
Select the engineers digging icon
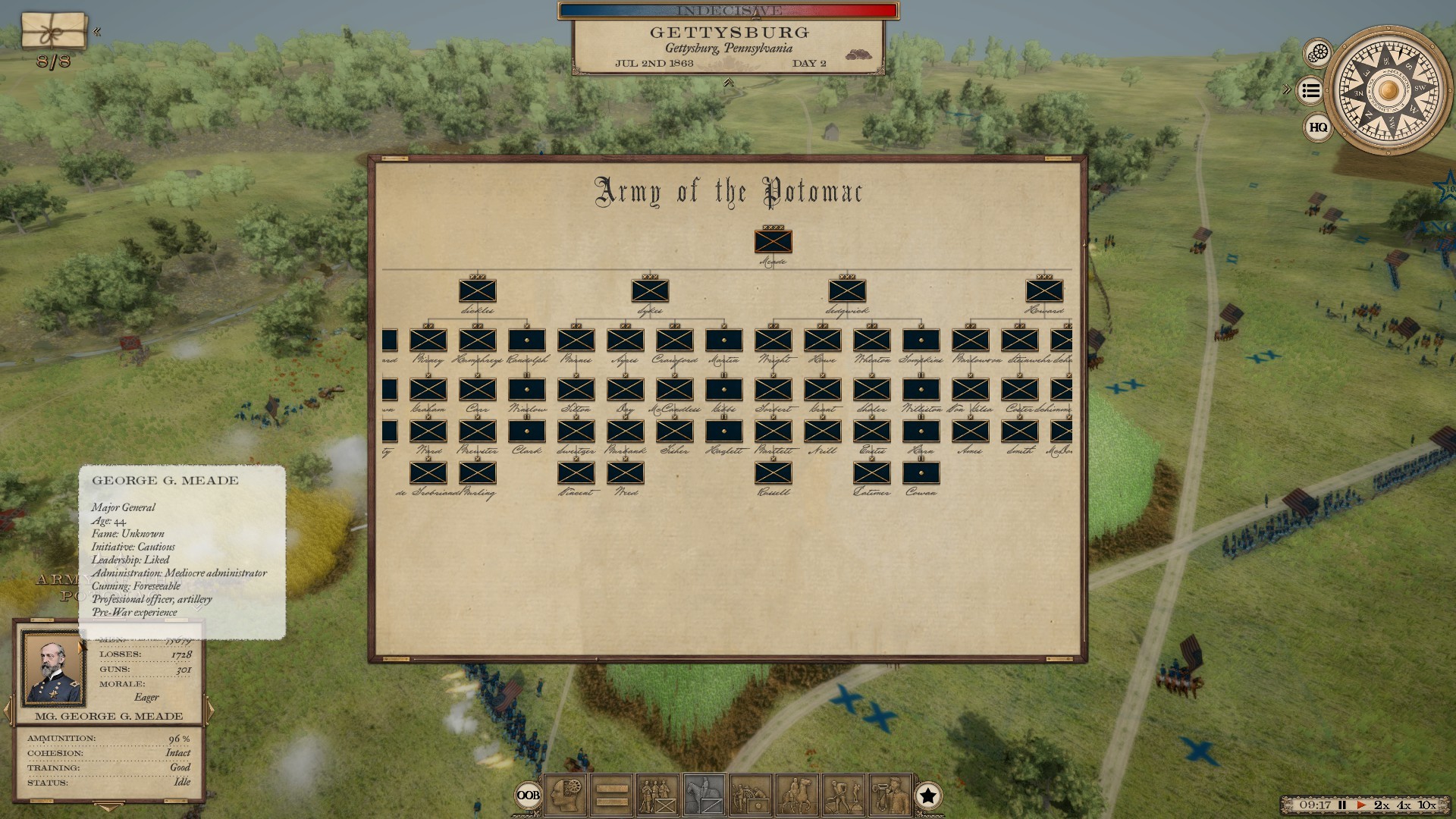tap(842, 796)
